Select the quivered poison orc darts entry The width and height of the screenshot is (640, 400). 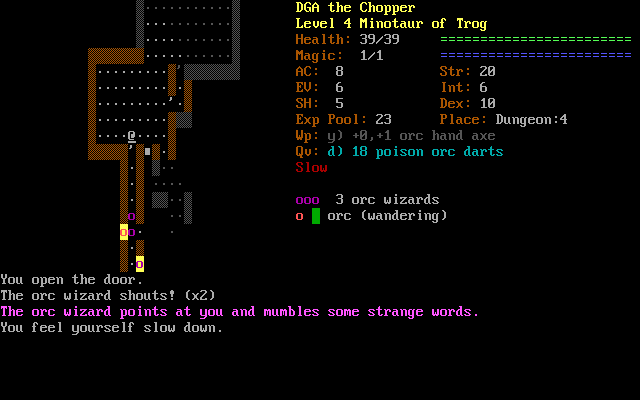[x=400, y=152]
